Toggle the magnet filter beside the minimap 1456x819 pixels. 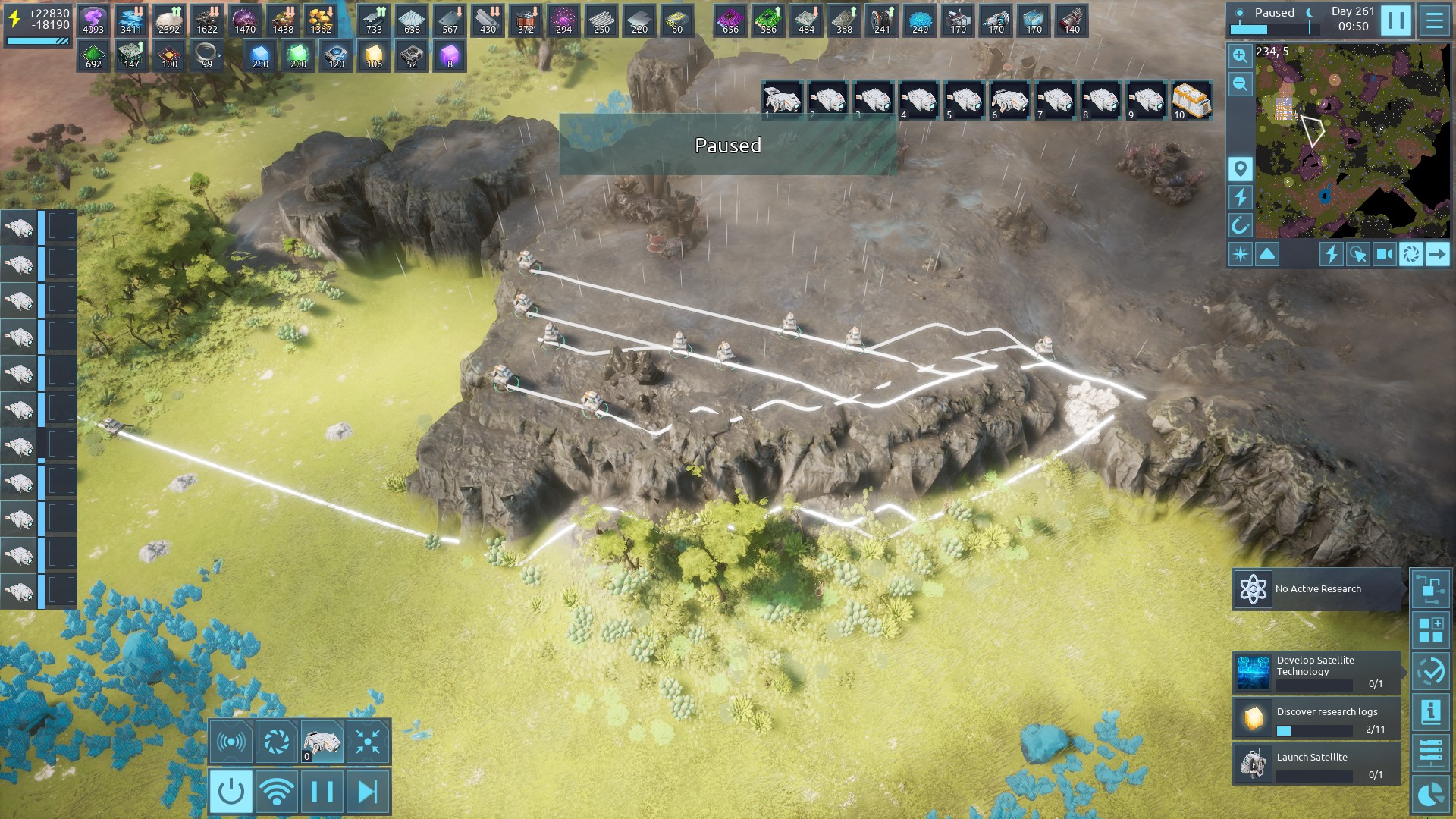coord(1240,225)
